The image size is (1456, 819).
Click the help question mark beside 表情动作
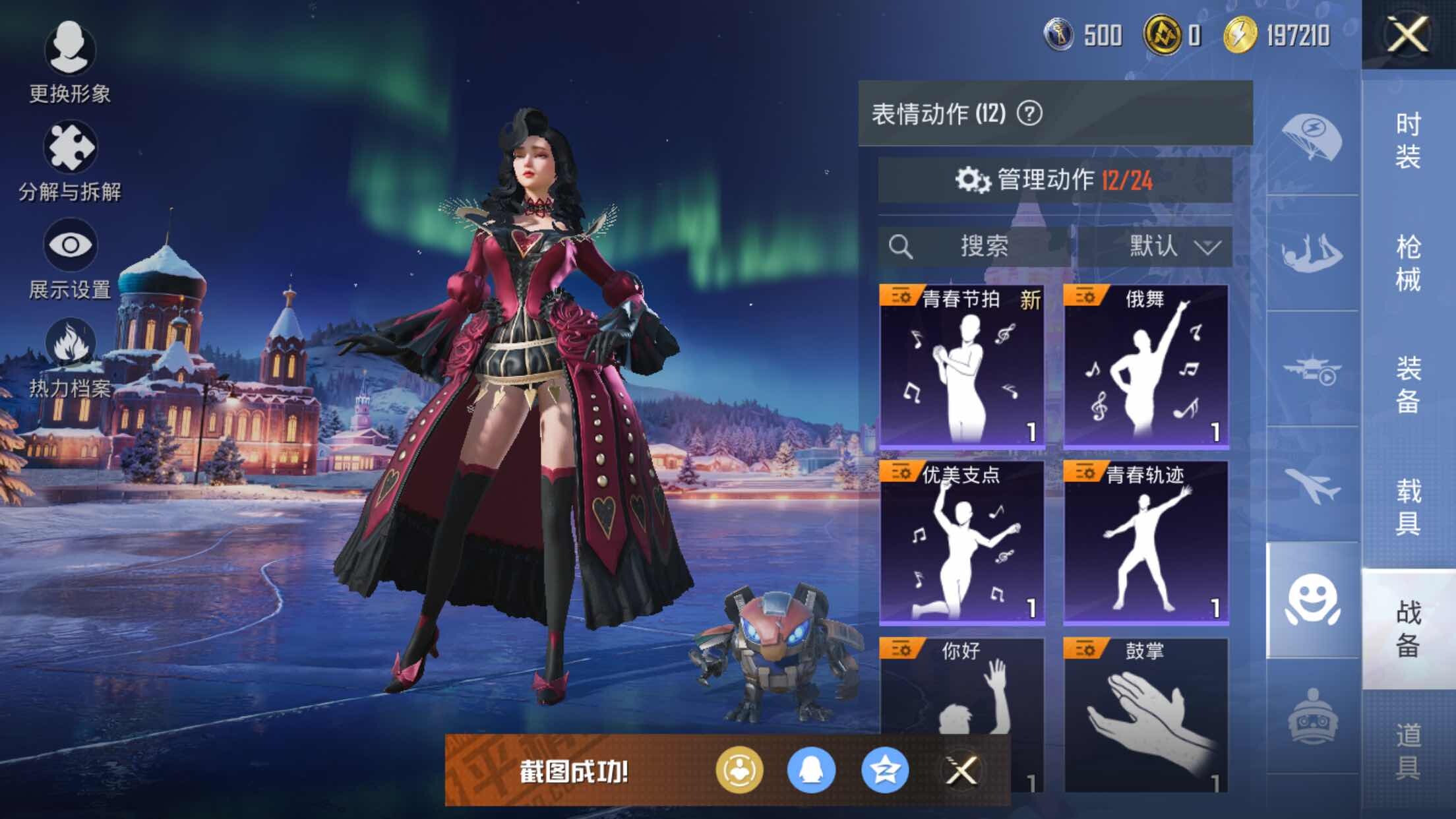pos(1029,113)
